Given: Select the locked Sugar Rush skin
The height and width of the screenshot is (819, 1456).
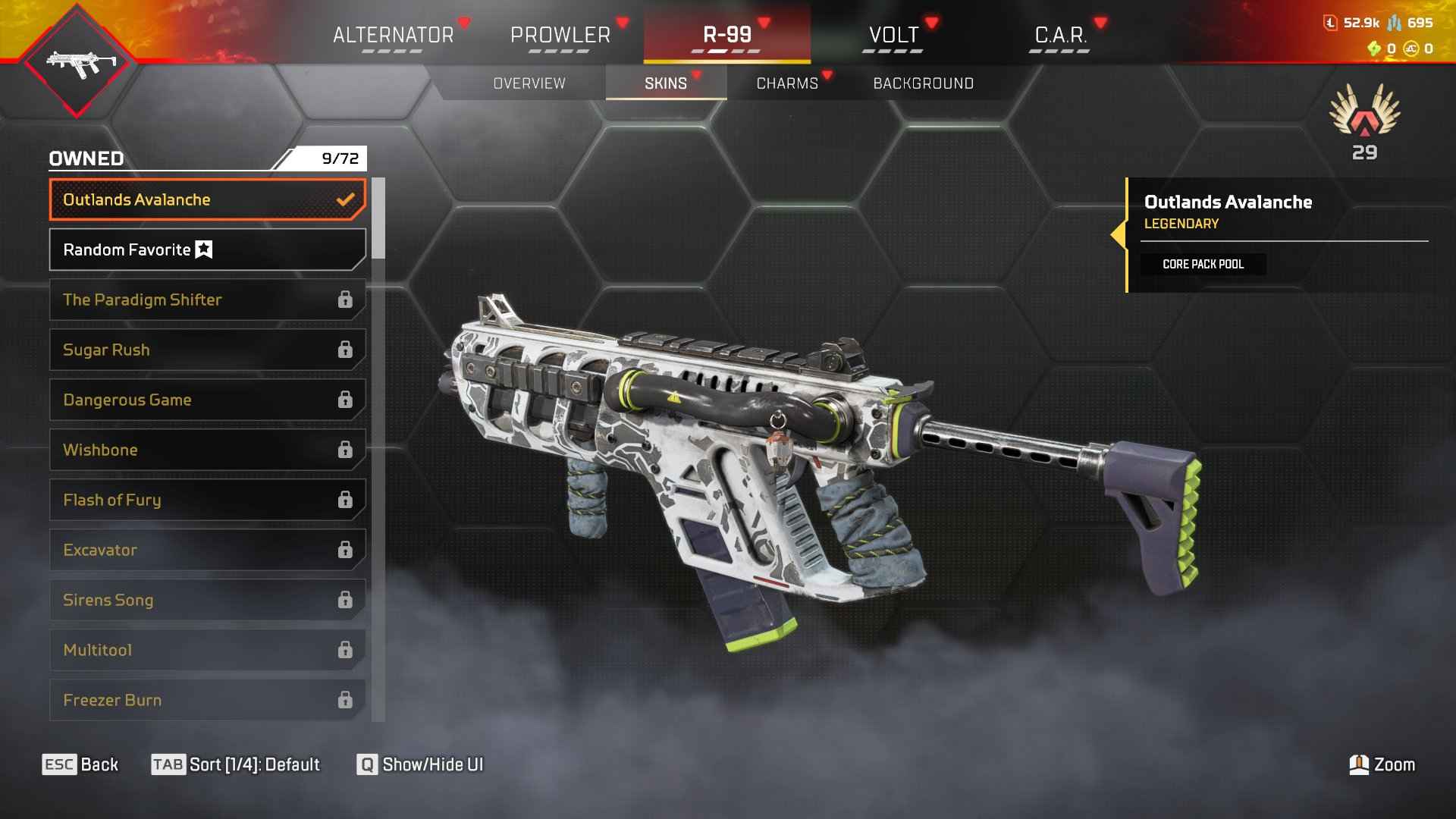Looking at the screenshot, I should click(207, 350).
